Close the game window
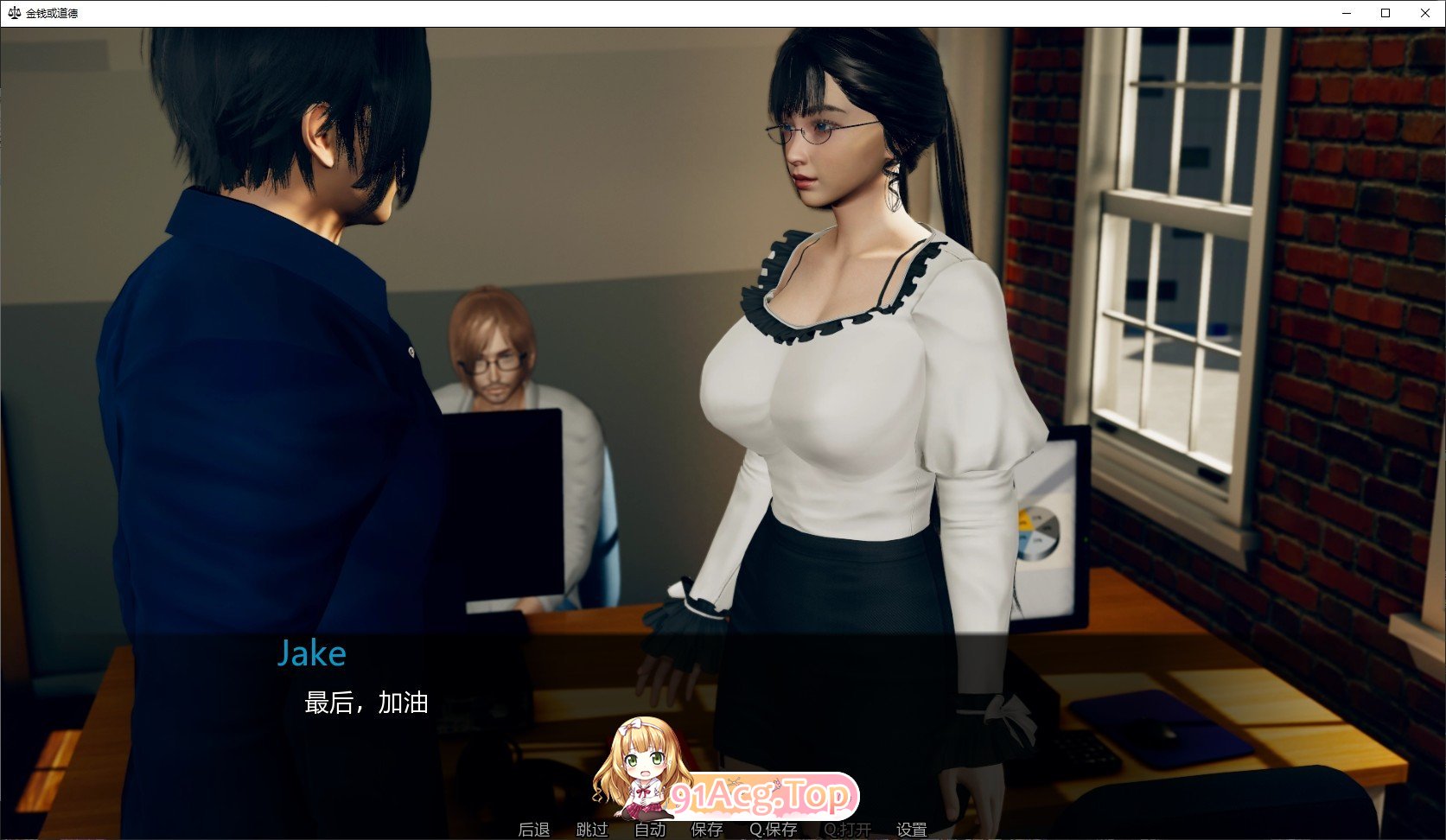The height and width of the screenshot is (840, 1446). (1425, 13)
